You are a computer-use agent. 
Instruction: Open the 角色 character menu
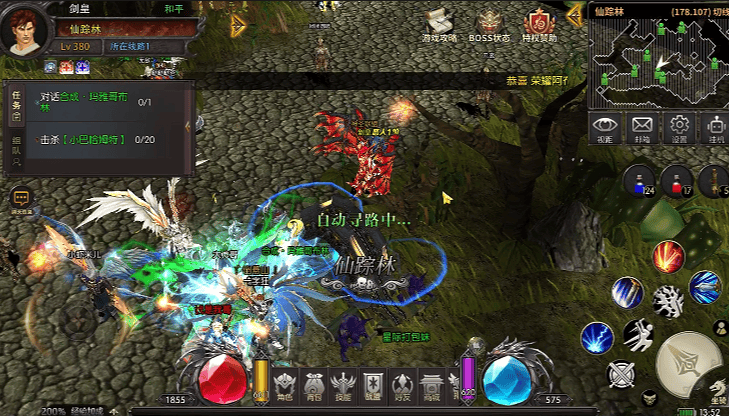pos(285,386)
